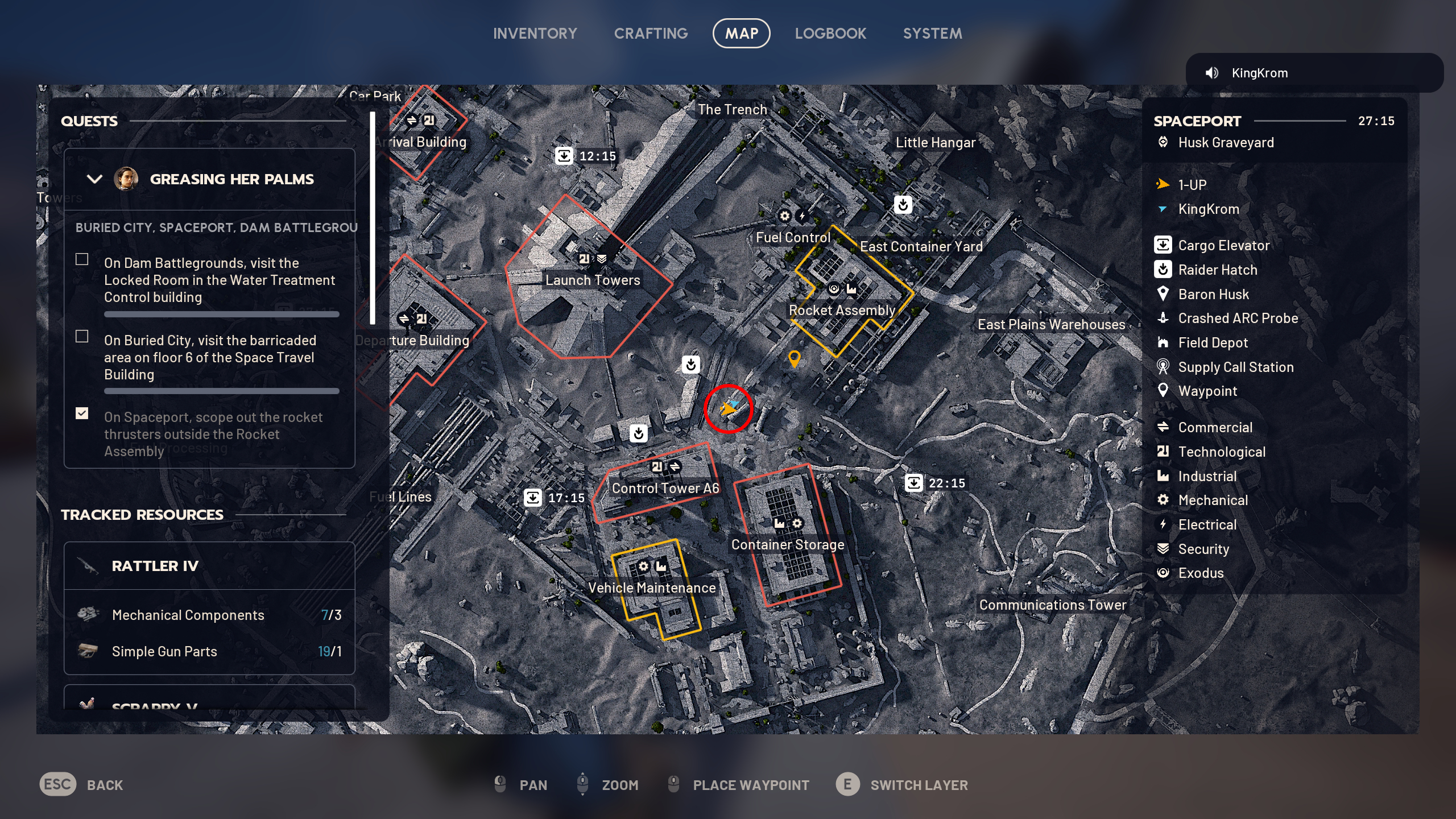1456x819 pixels.
Task: Click the Baron Husk legend icon
Action: coord(1163,294)
